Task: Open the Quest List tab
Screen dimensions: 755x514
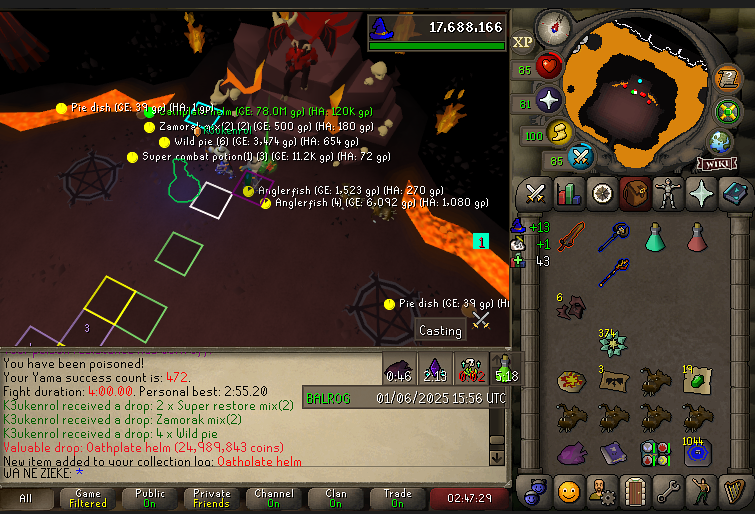Action: point(601,192)
